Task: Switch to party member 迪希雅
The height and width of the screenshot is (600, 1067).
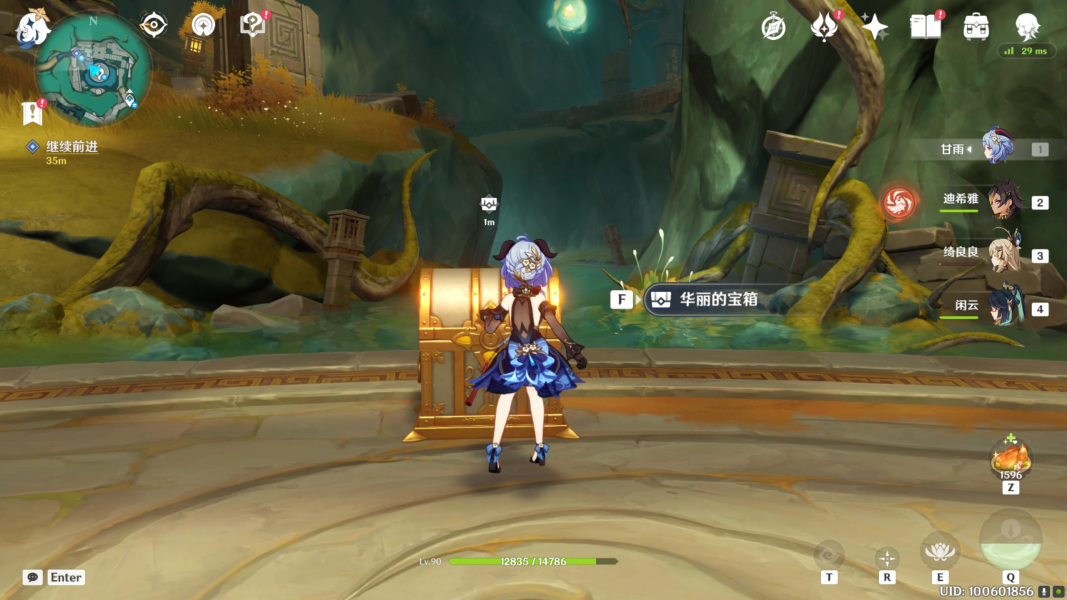Action: click(x=1002, y=202)
